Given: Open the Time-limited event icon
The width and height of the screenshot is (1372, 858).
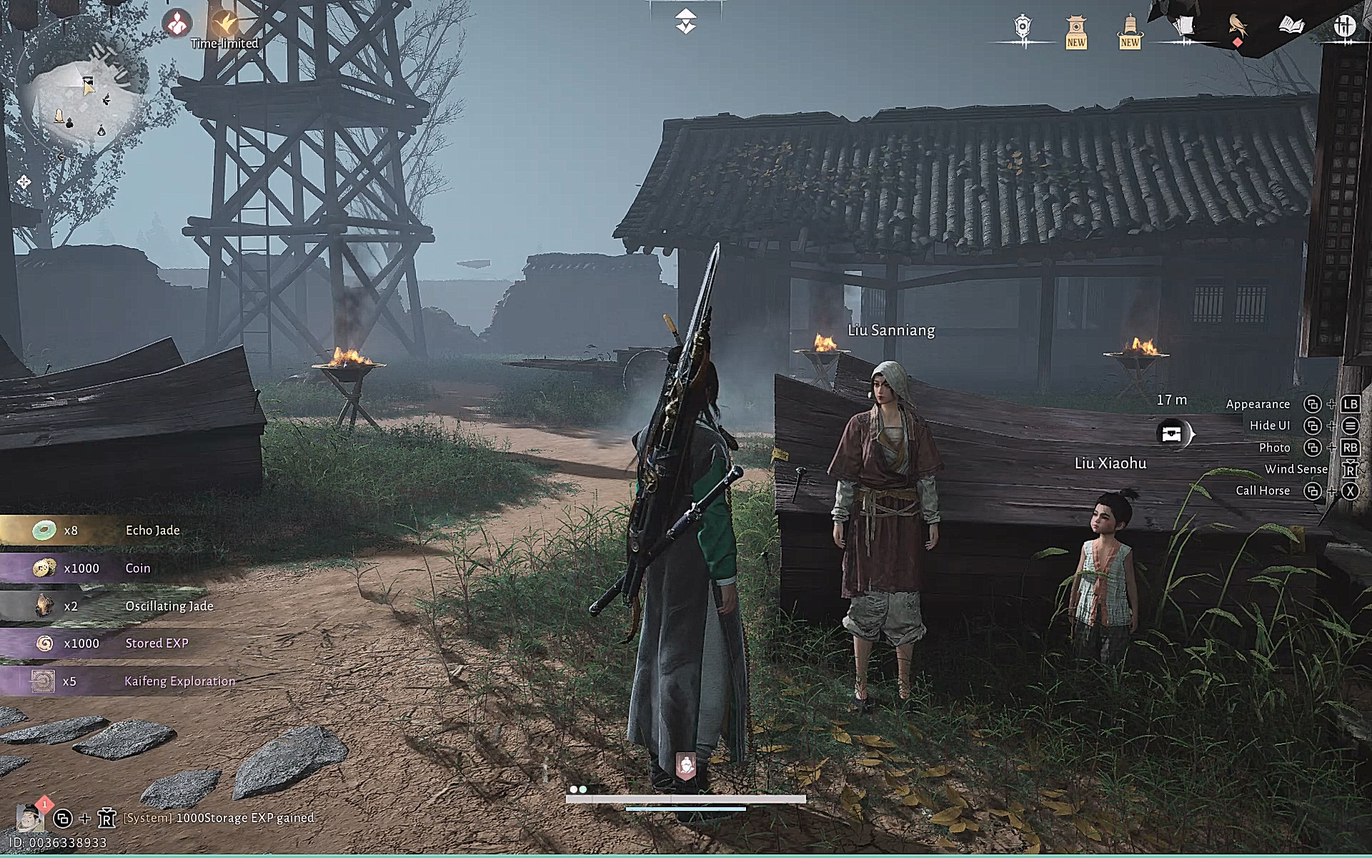Looking at the screenshot, I should [225, 22].
